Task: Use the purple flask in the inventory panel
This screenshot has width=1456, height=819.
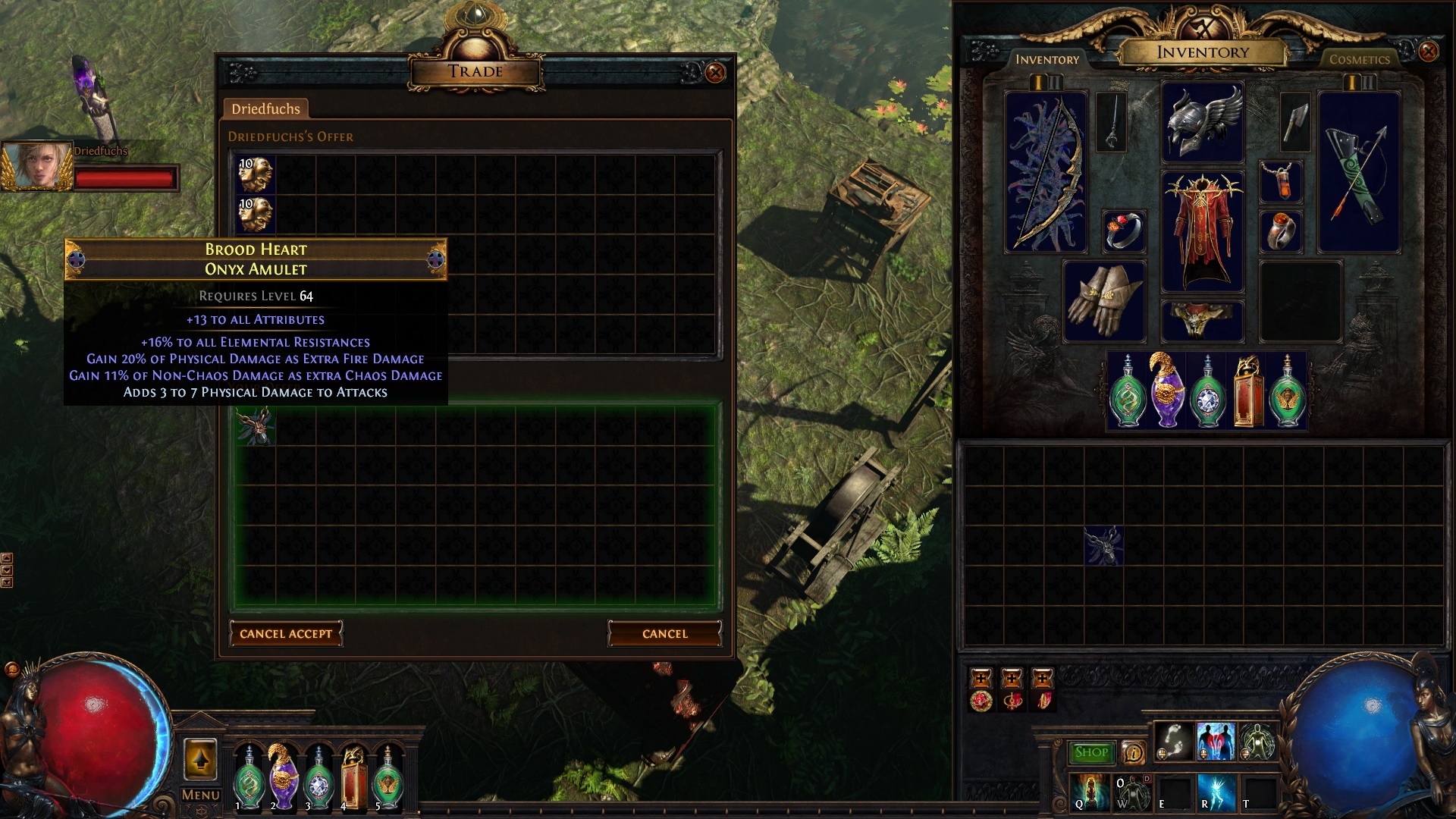Action: [1168, 392]
